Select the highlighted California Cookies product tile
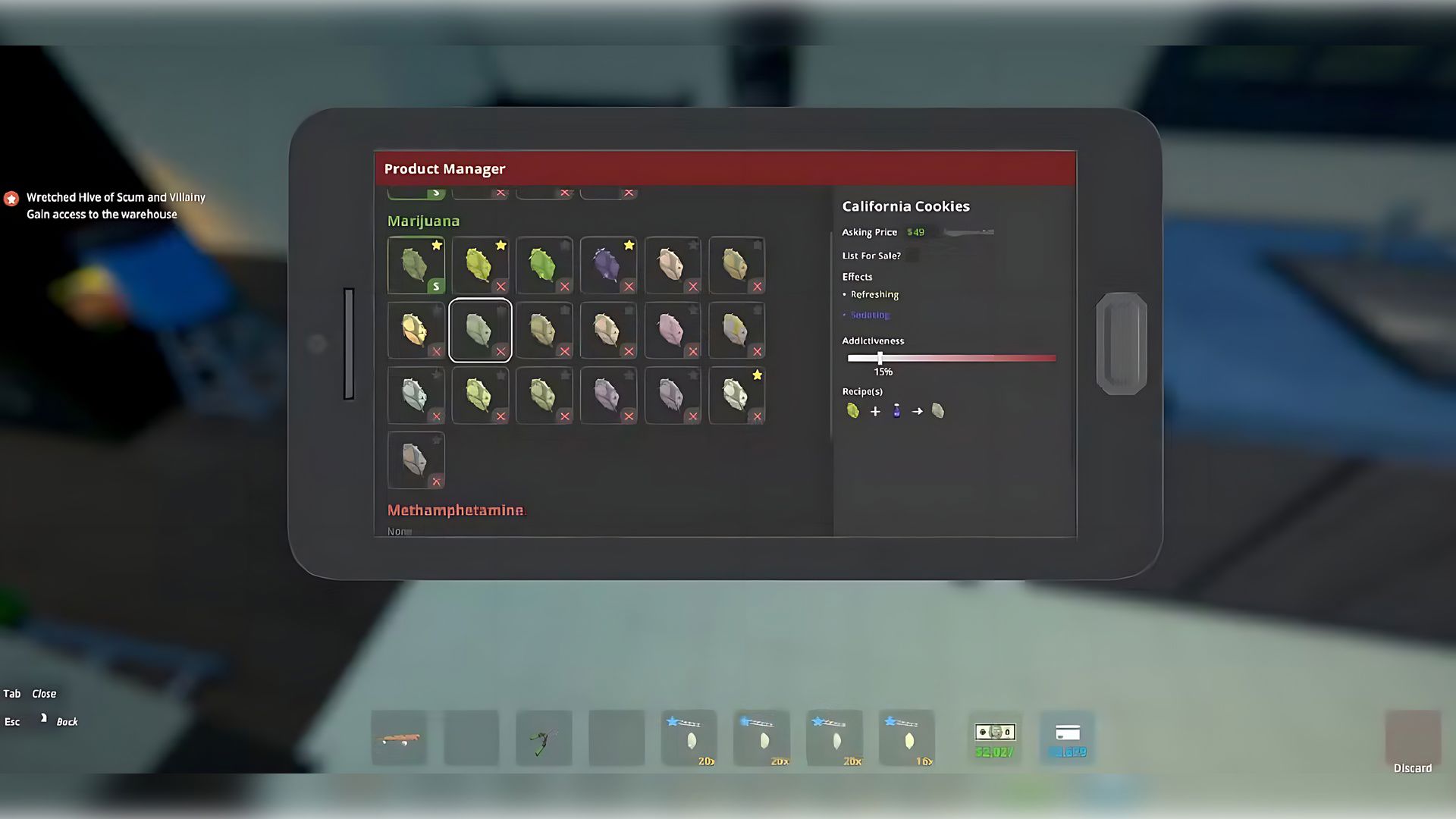 coord(480,330)
